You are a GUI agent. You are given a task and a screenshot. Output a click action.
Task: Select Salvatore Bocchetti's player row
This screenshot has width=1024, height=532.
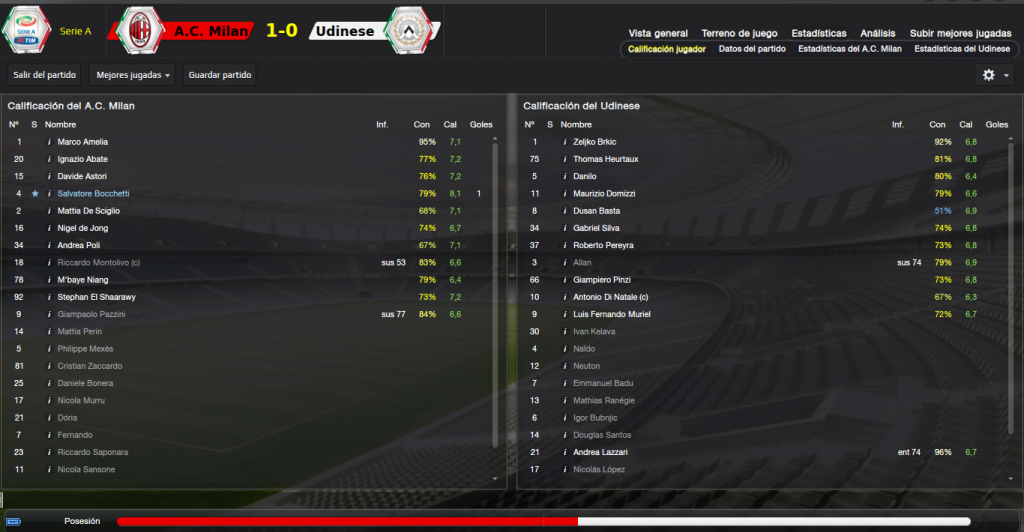[107, 193]
